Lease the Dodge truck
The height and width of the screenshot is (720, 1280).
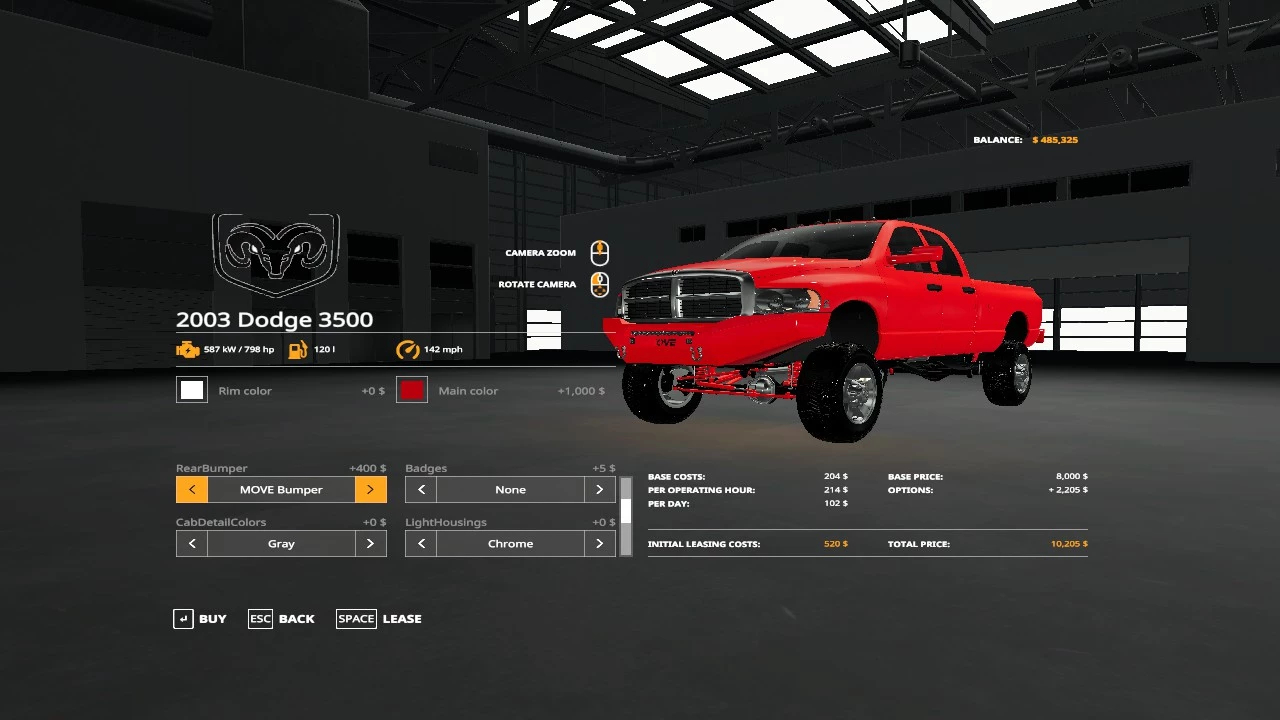379,619
